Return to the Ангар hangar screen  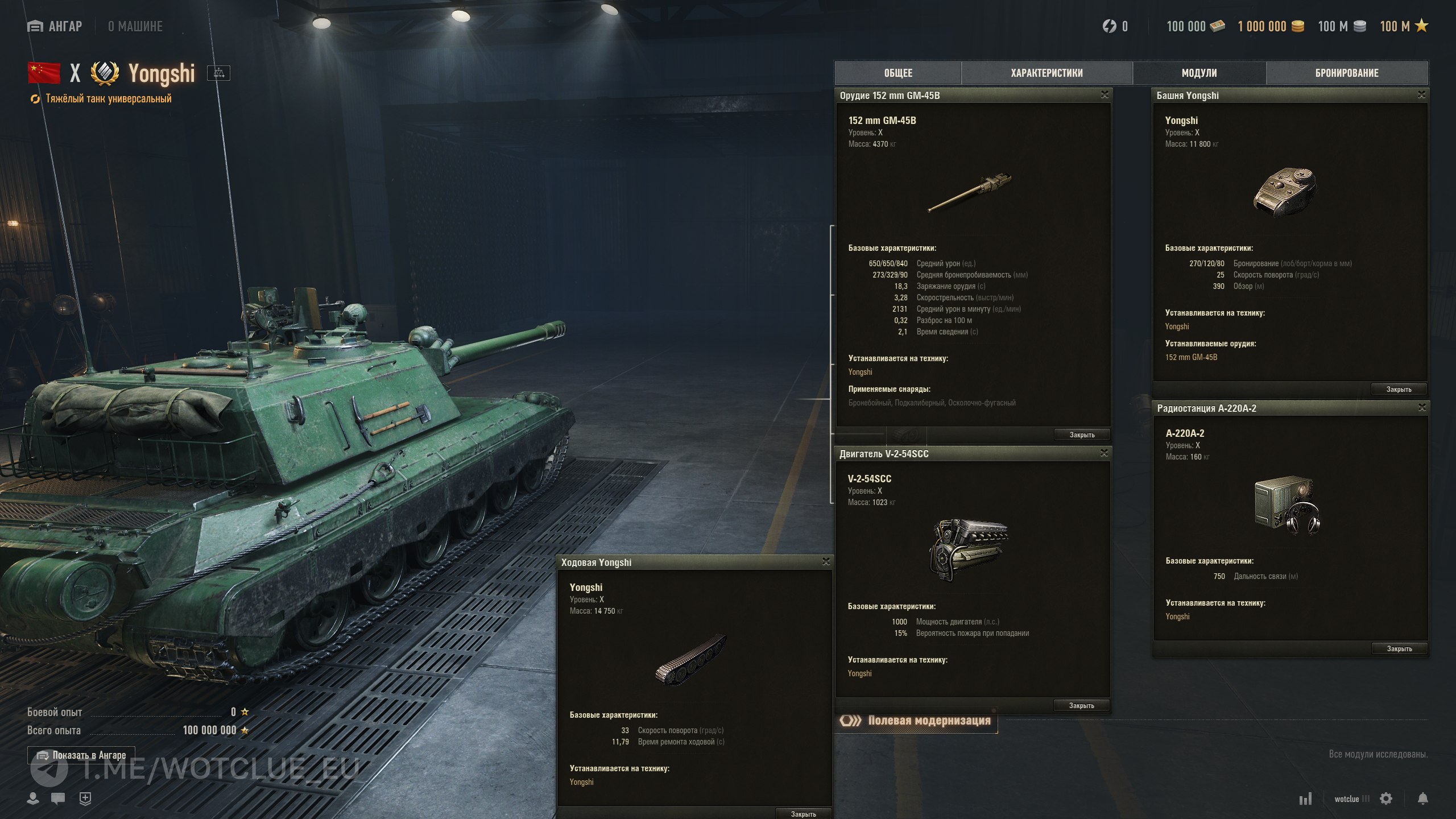pyautogui.click(x=55, y=26)
